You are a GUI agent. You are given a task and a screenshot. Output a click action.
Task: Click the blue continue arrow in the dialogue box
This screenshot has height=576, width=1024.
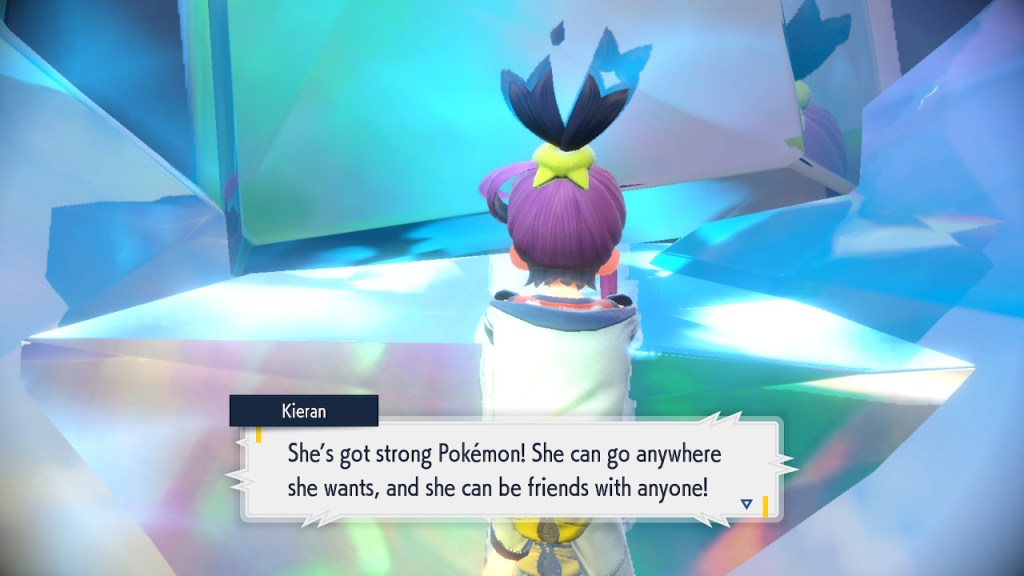tap(747, 503)
